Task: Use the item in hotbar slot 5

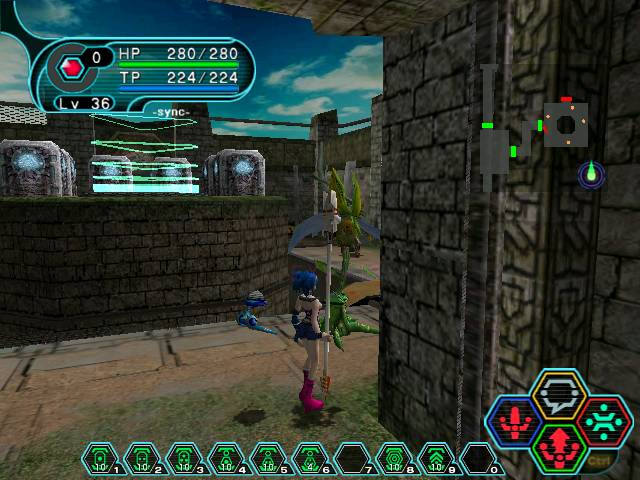Action: click(268, 460)
